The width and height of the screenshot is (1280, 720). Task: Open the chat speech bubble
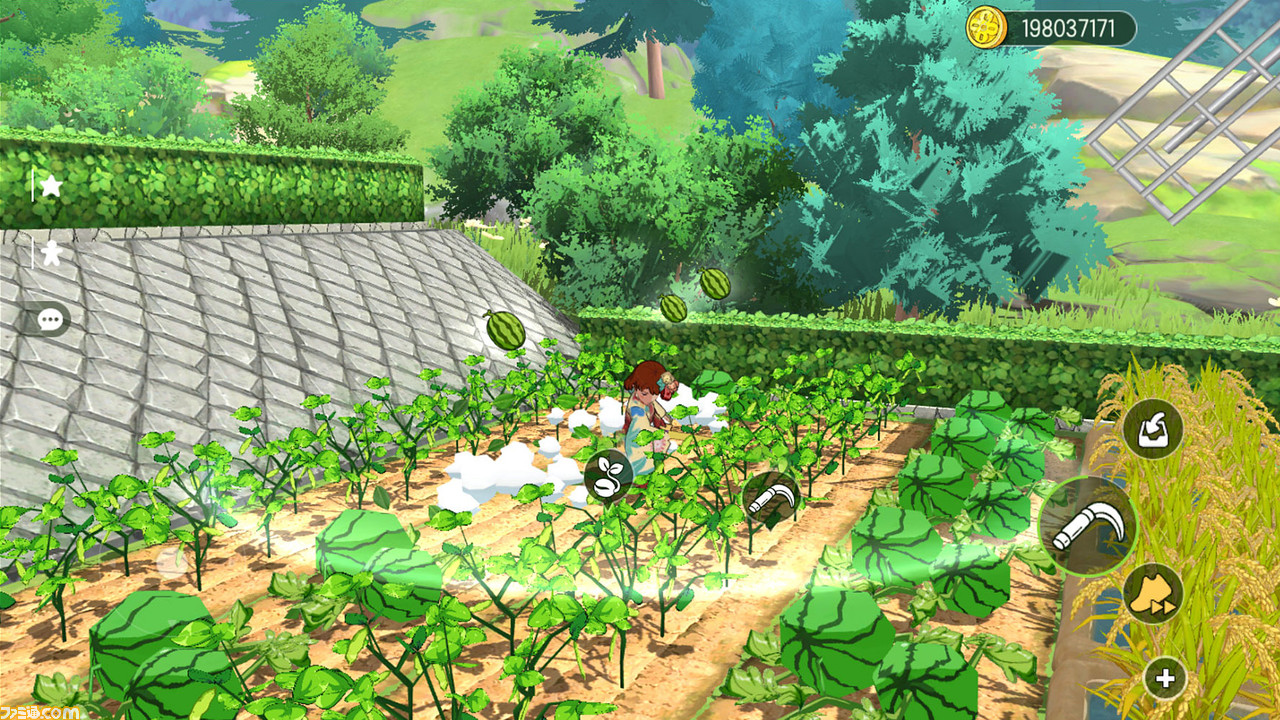pos(48,319)
